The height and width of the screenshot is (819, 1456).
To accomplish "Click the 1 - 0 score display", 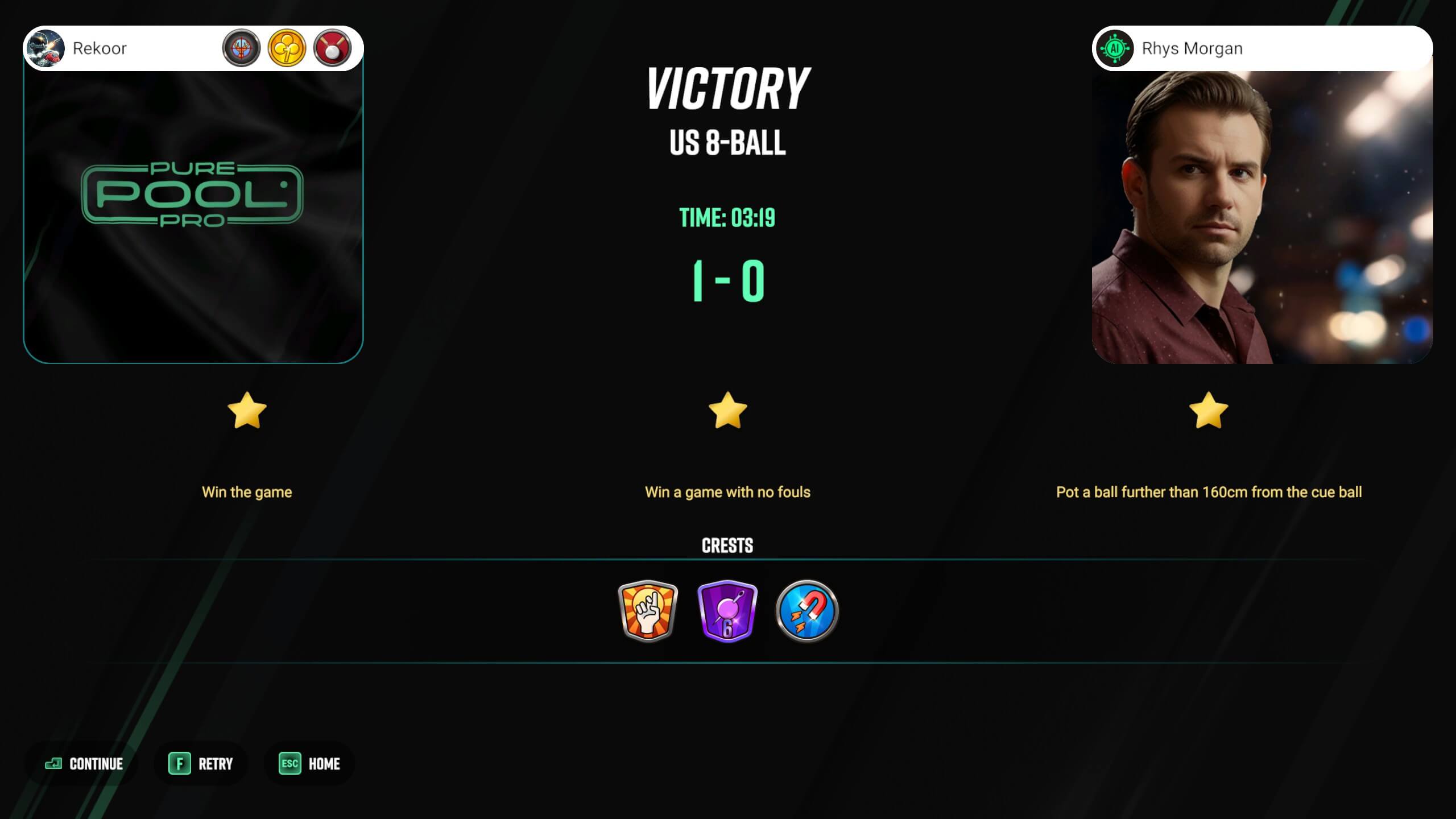I will click(x=728, y=282).
